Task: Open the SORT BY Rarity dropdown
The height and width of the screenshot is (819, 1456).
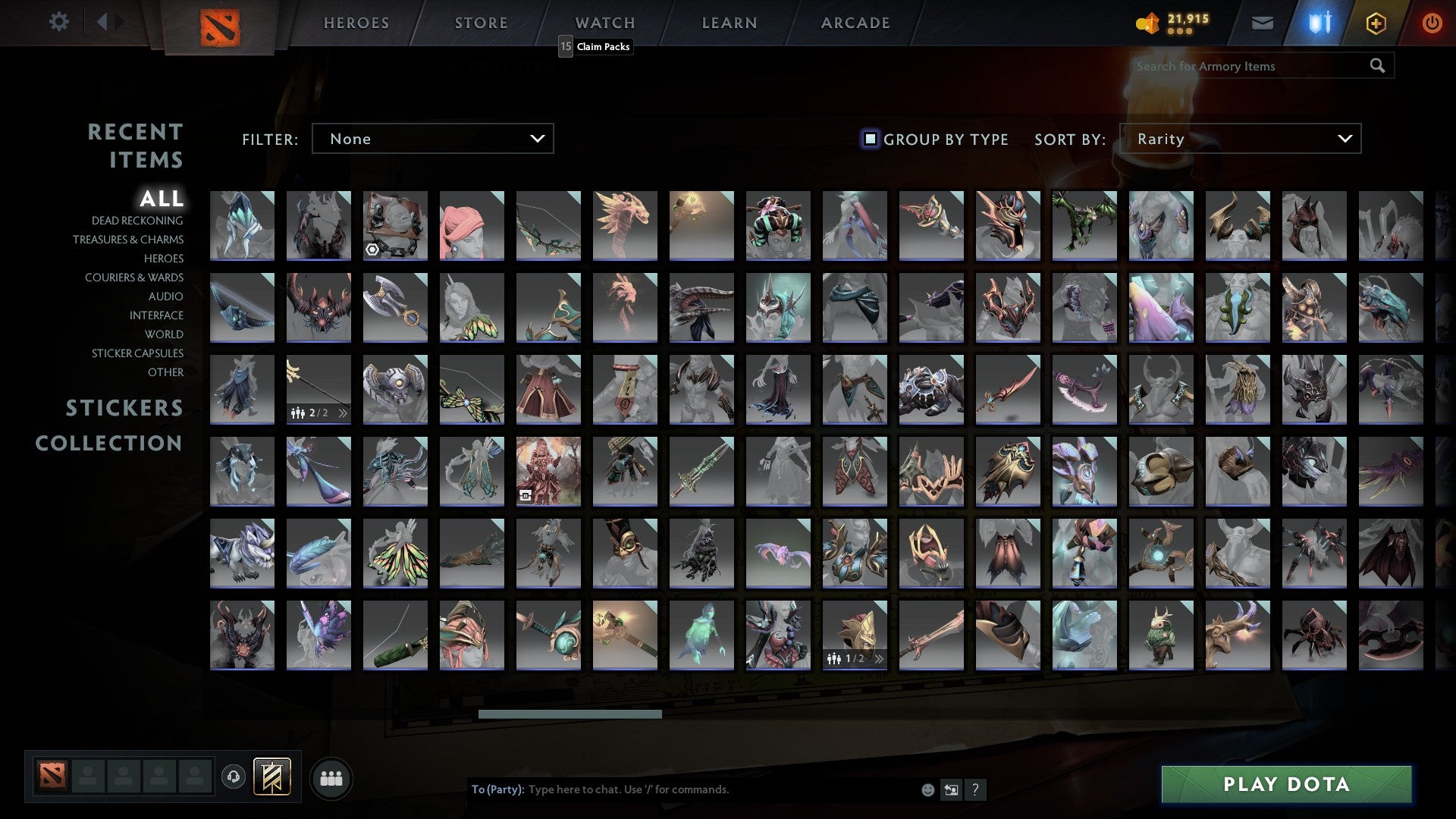Action: [1244, 139]
